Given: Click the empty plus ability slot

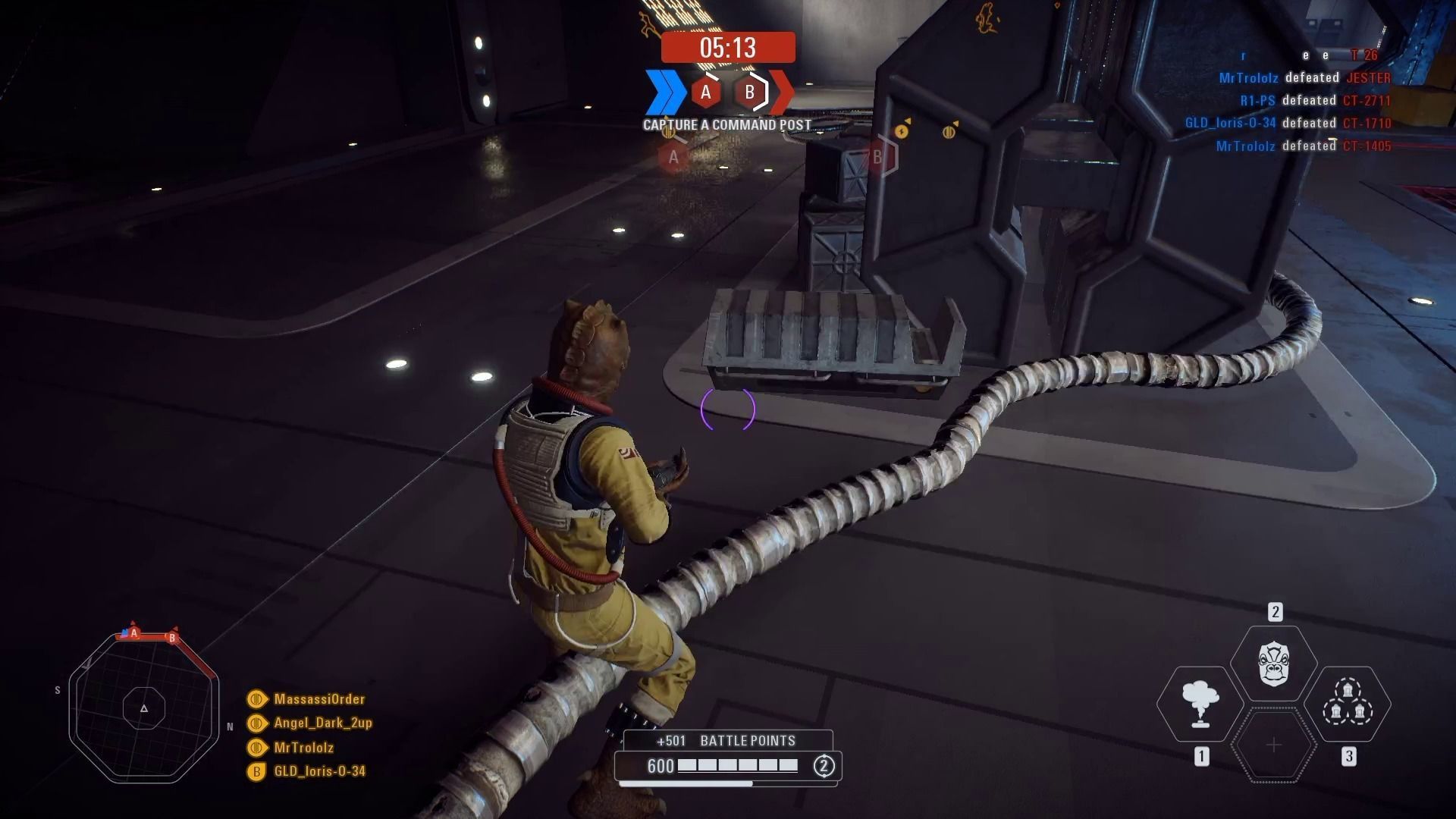Looking at the screenshot, I should [1274, 745].
